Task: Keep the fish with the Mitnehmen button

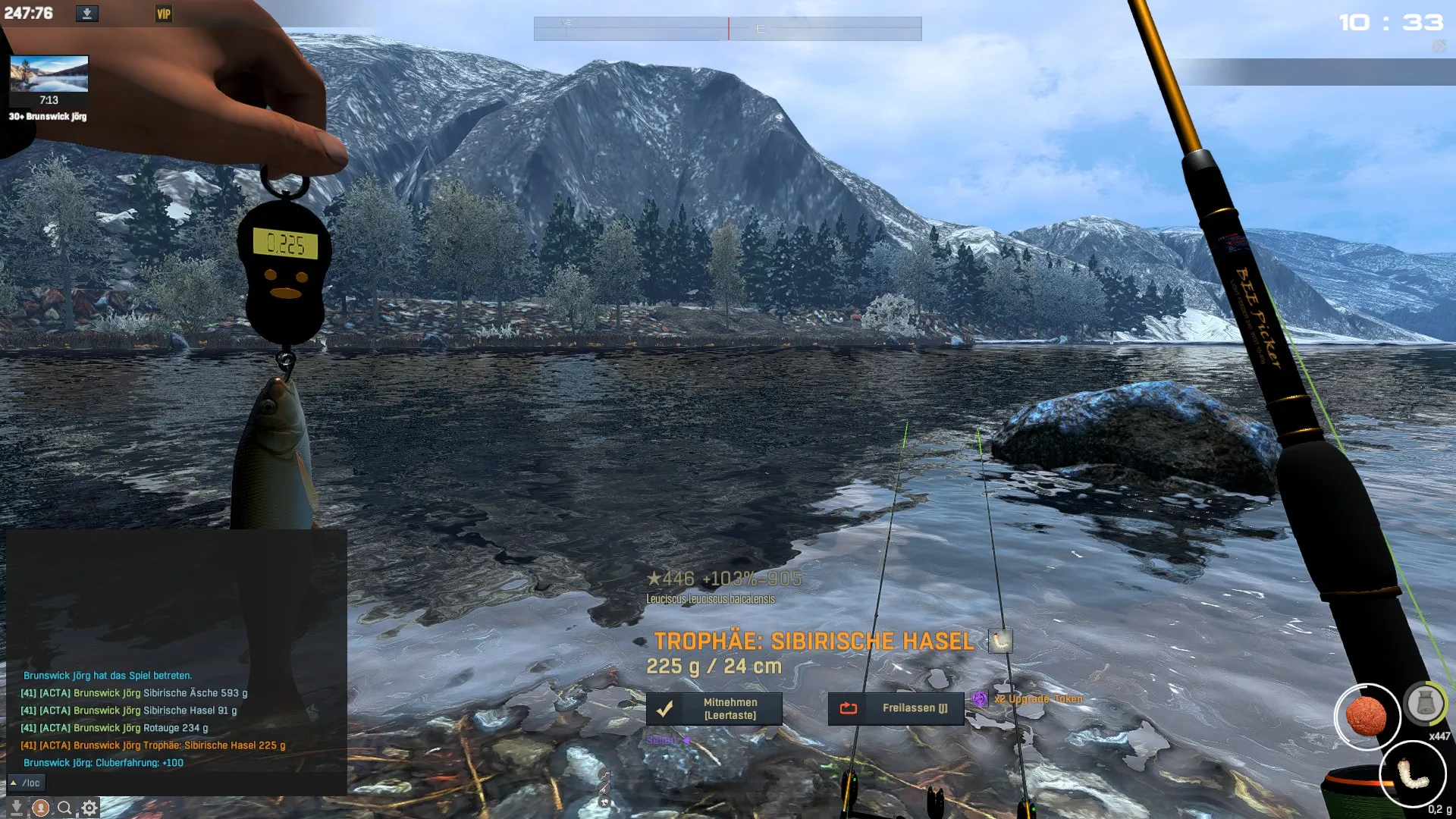Action: [714, 708]
